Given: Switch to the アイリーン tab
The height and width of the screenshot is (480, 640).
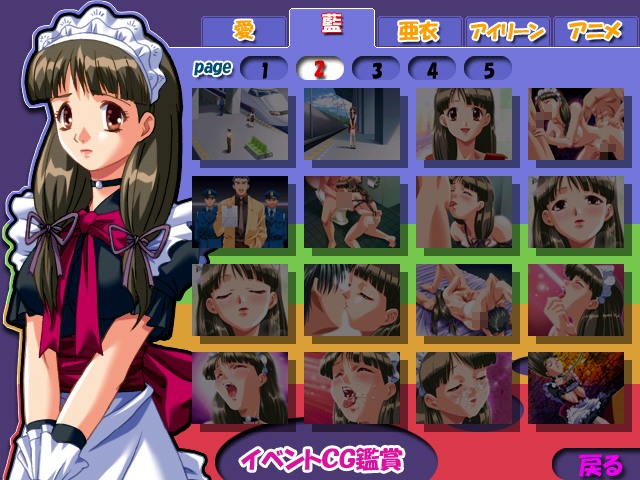Looking at the screenshot, I should point(505,30).
